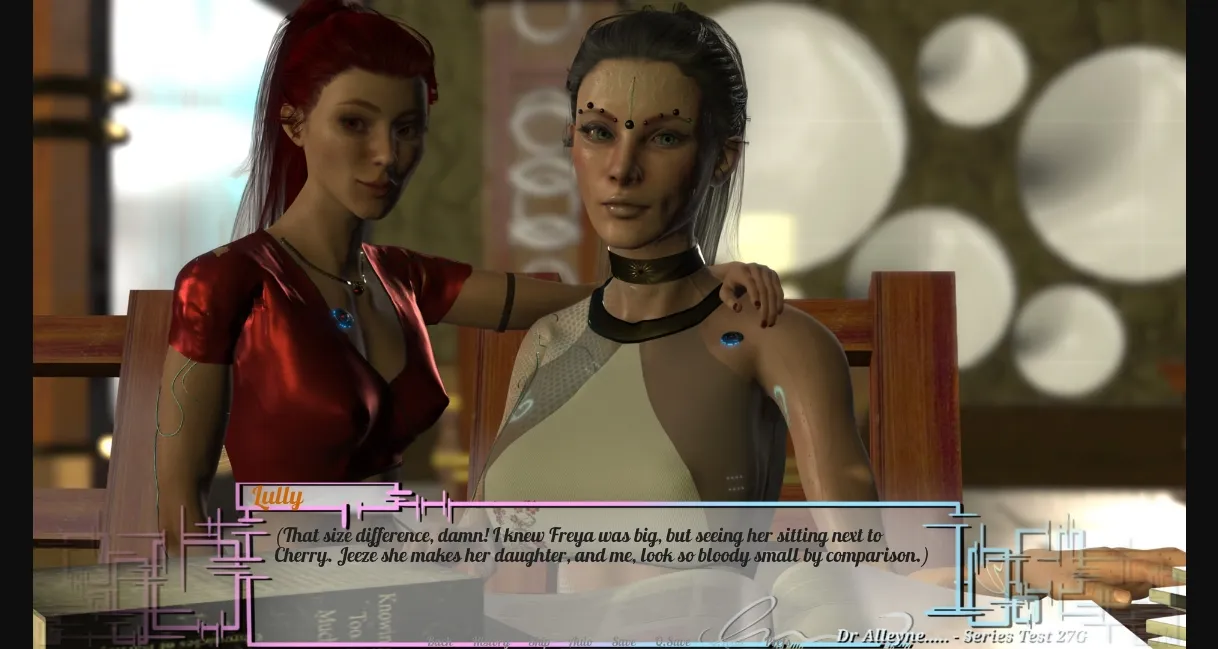The height and width of the screenshot is (649, 1218).
Task: Toggle Auto-advance dialogue
Action: click(x=580, y=642)
